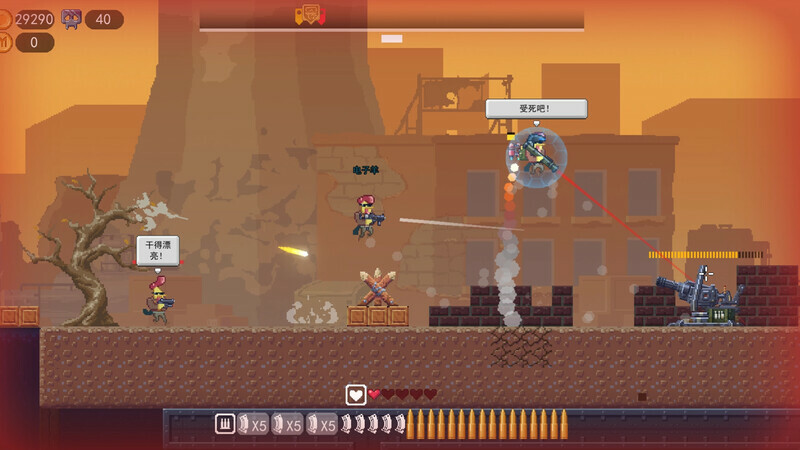Viewport: 800px width, 450px height.
Task: Select the white heart health icon
Action: click(x=355, y=394)
